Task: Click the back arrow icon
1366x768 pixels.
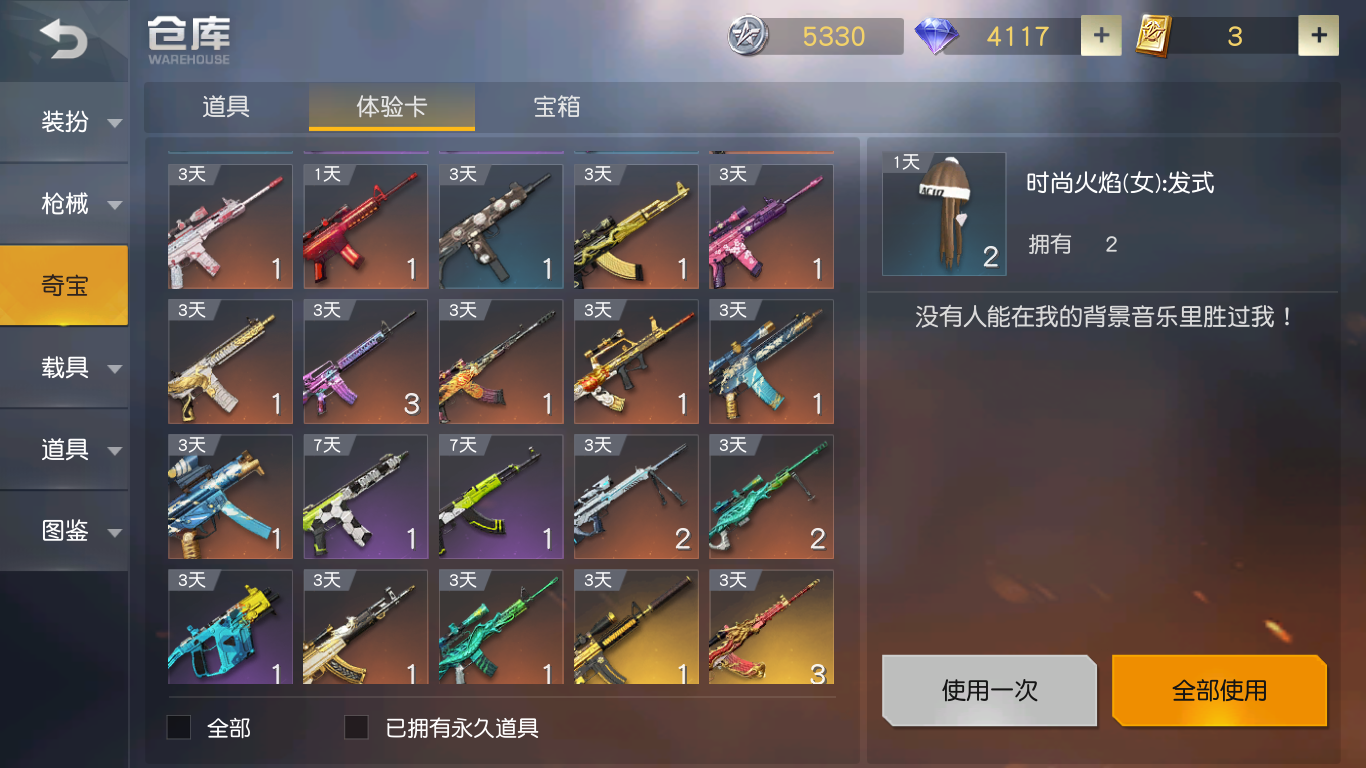Action: click(63, 38)
